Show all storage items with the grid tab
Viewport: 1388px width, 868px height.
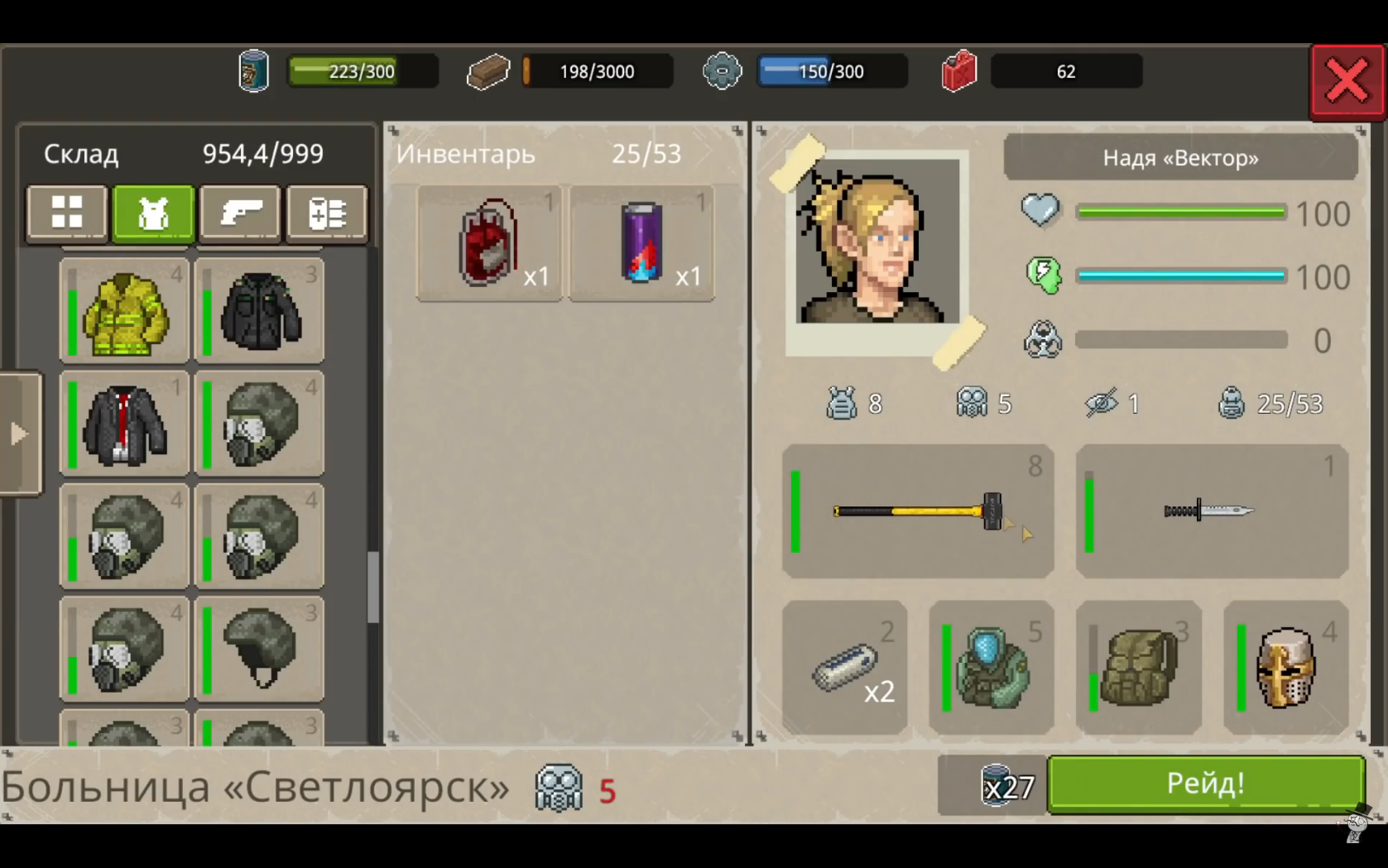pyautogui.click(x=67, y=213)
